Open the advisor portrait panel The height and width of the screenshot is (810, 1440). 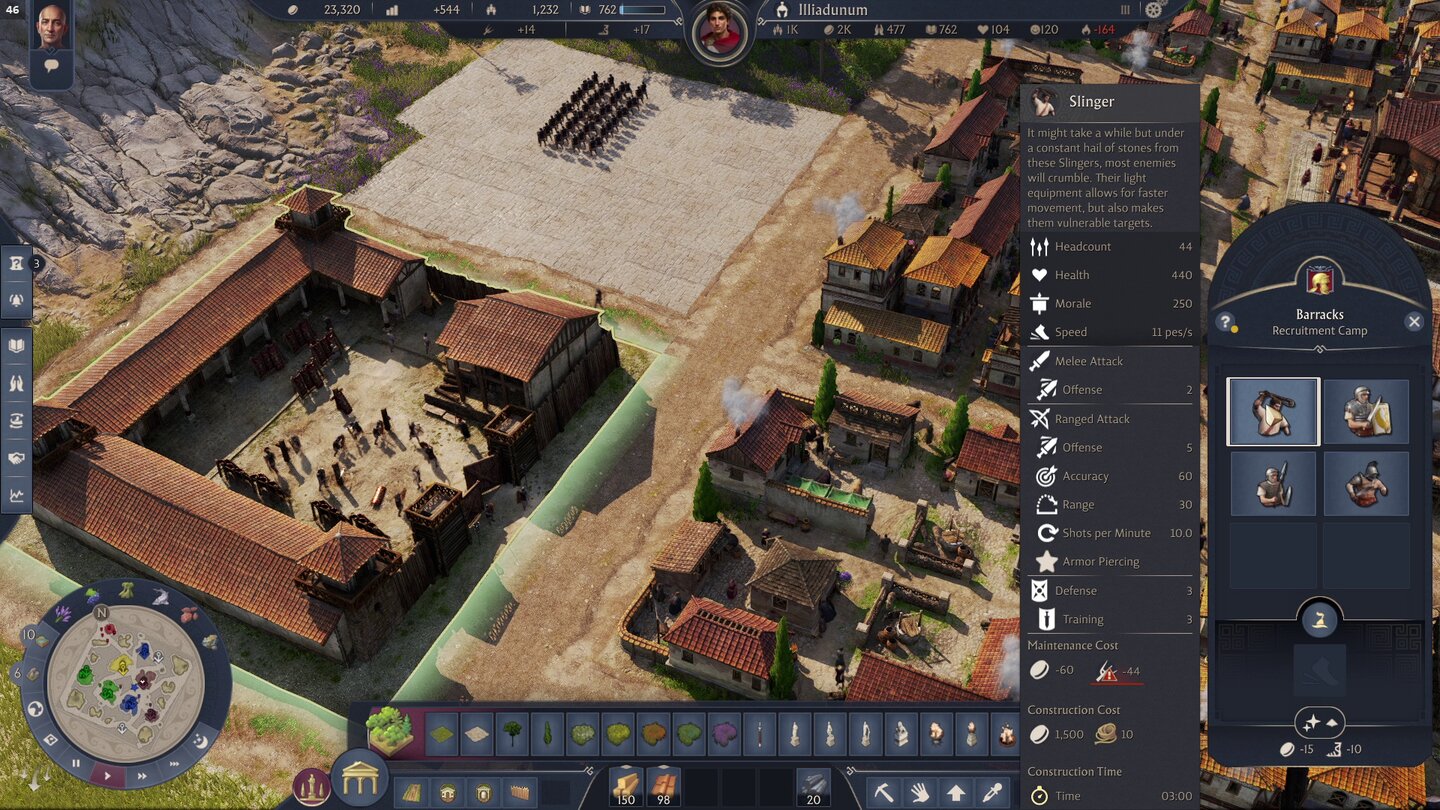(52, 26)
